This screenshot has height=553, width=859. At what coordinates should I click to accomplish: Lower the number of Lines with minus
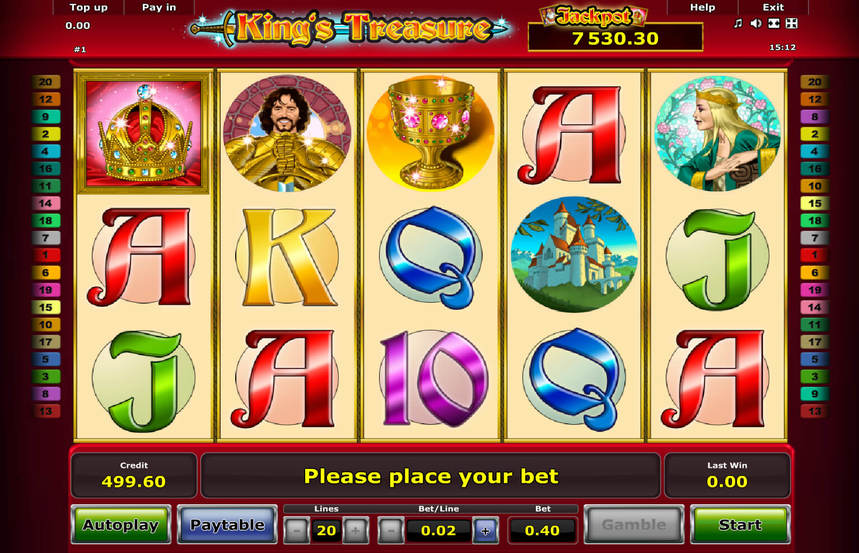pos(296,530)
